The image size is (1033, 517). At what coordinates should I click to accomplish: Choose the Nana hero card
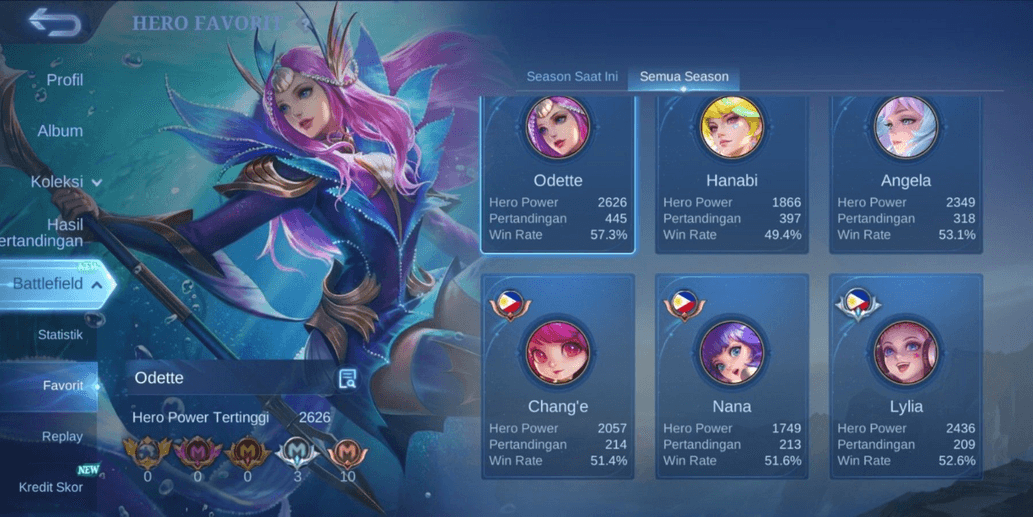tap(732, 378)
